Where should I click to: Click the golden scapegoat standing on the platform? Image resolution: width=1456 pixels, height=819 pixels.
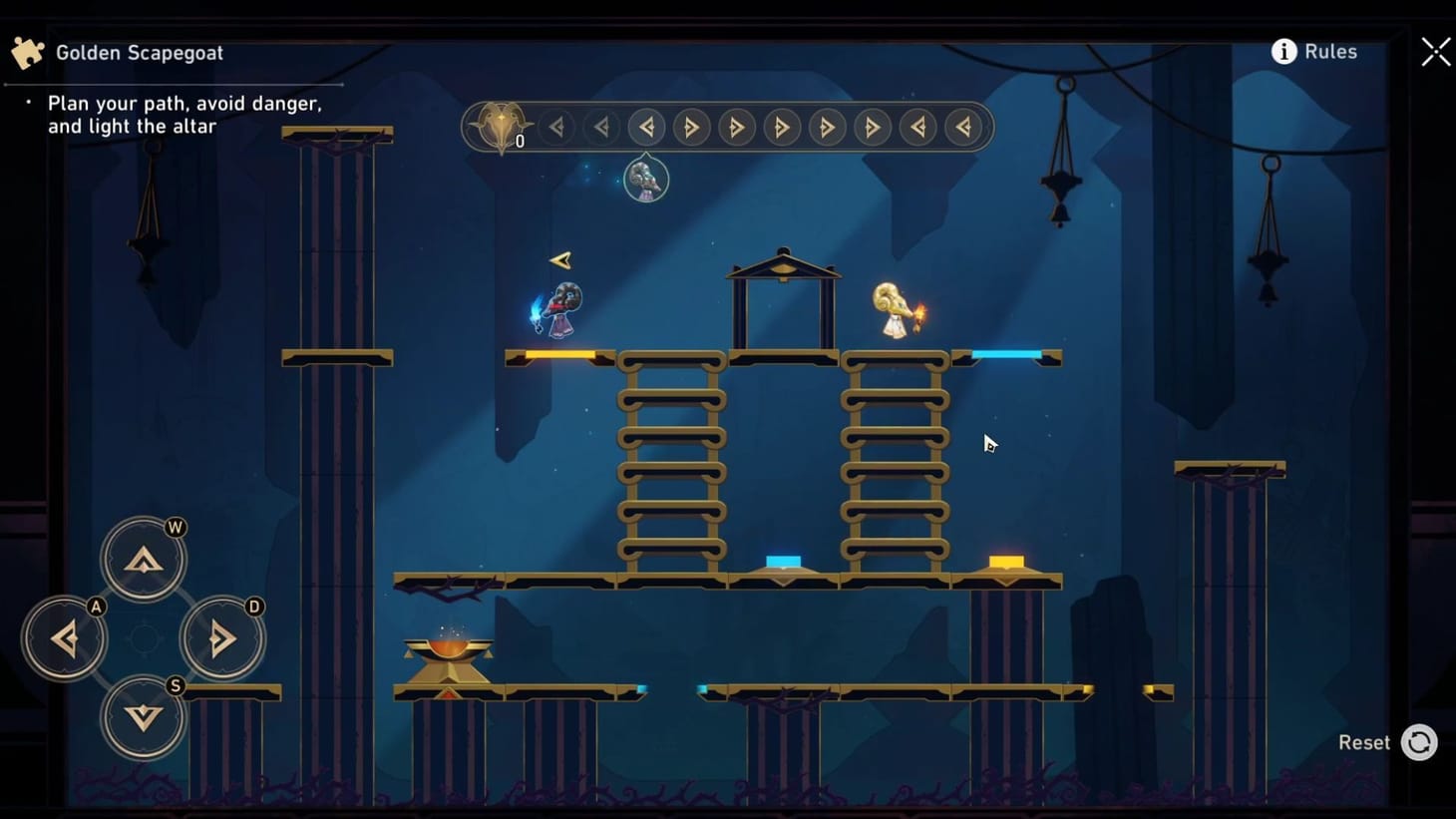coord(893,309)
